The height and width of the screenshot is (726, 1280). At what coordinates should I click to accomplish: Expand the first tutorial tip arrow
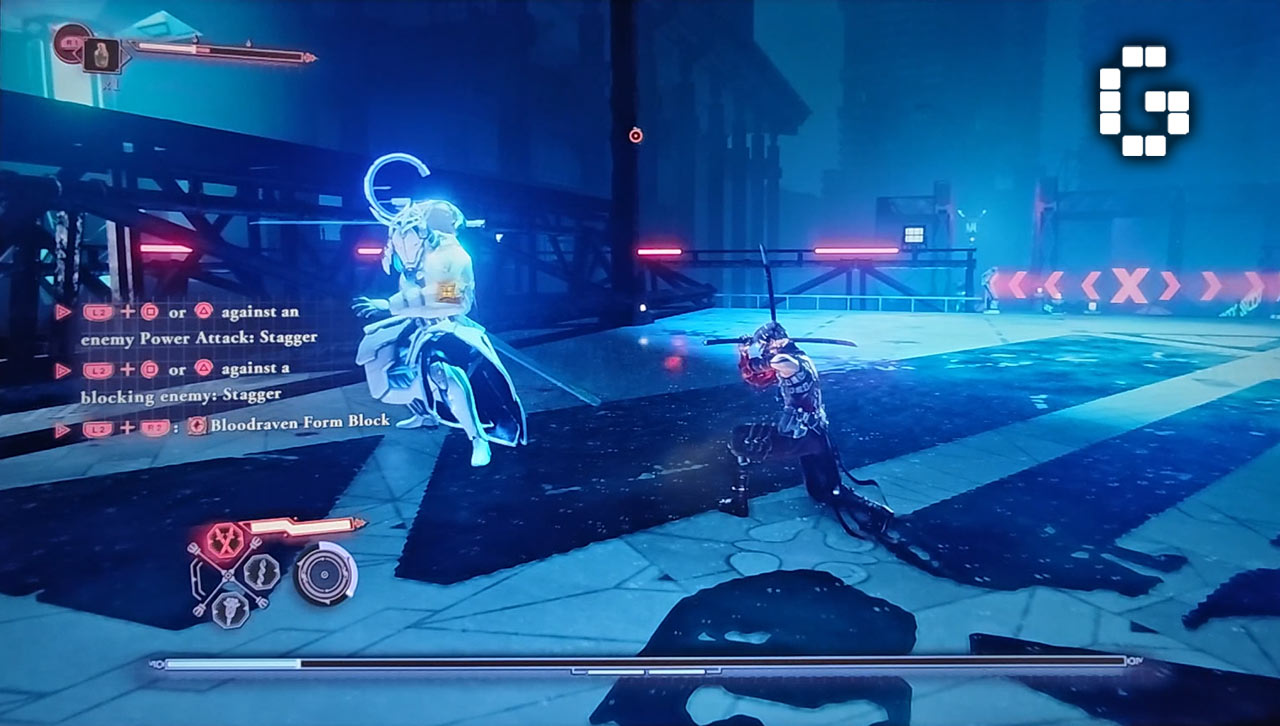click(63, 311)
